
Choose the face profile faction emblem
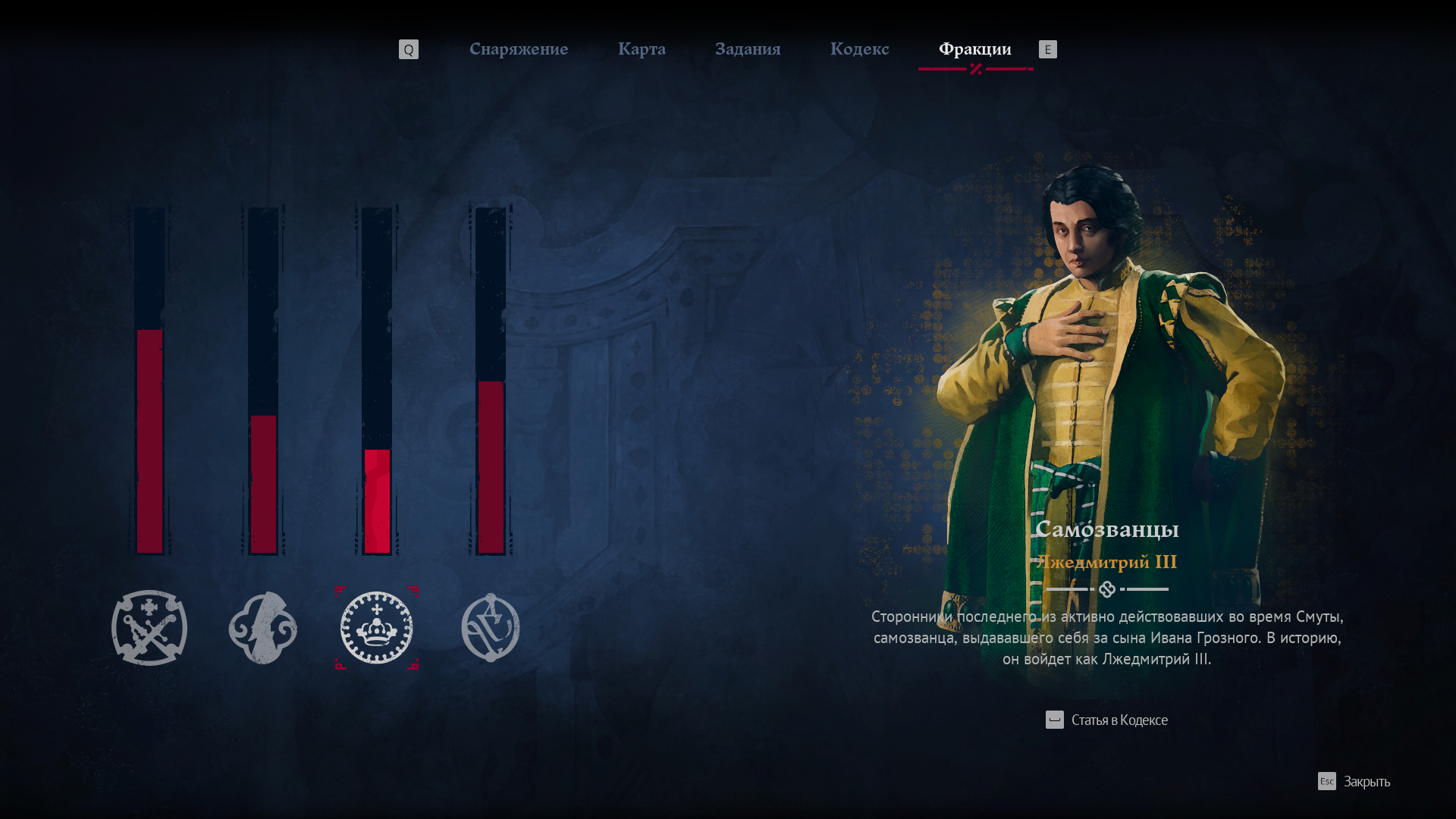263,628
